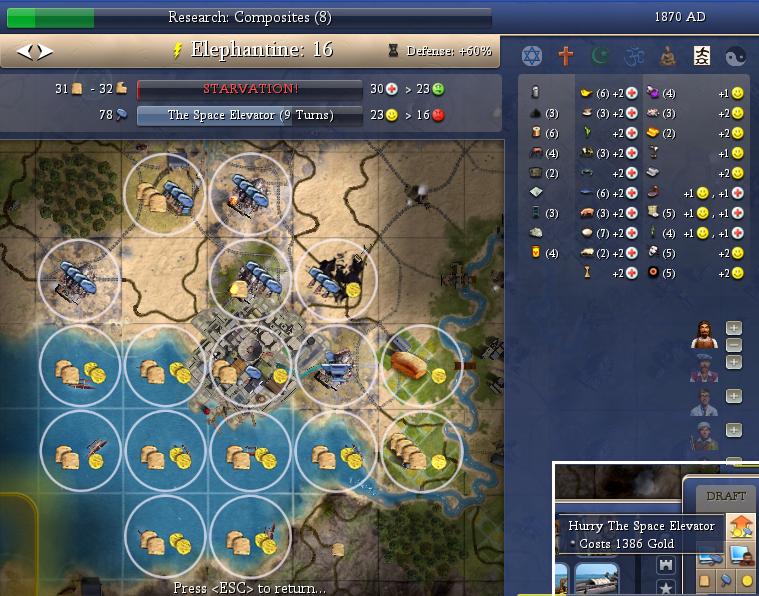Toggle emphasize food bread button
The width and height of the screenshot is (759, 596).
pyautogui.click(x=704, y=580)
